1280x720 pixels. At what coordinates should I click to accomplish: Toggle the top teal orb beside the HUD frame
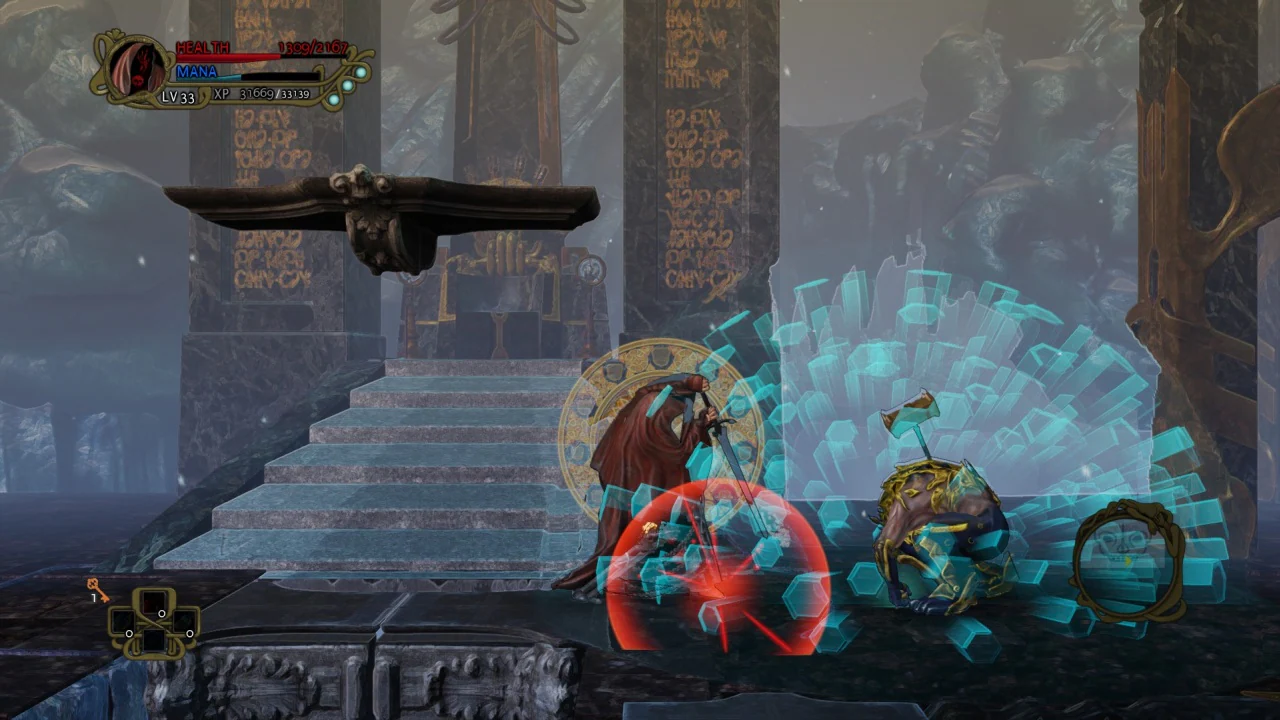pyautogui.click(x=360, y=72)
